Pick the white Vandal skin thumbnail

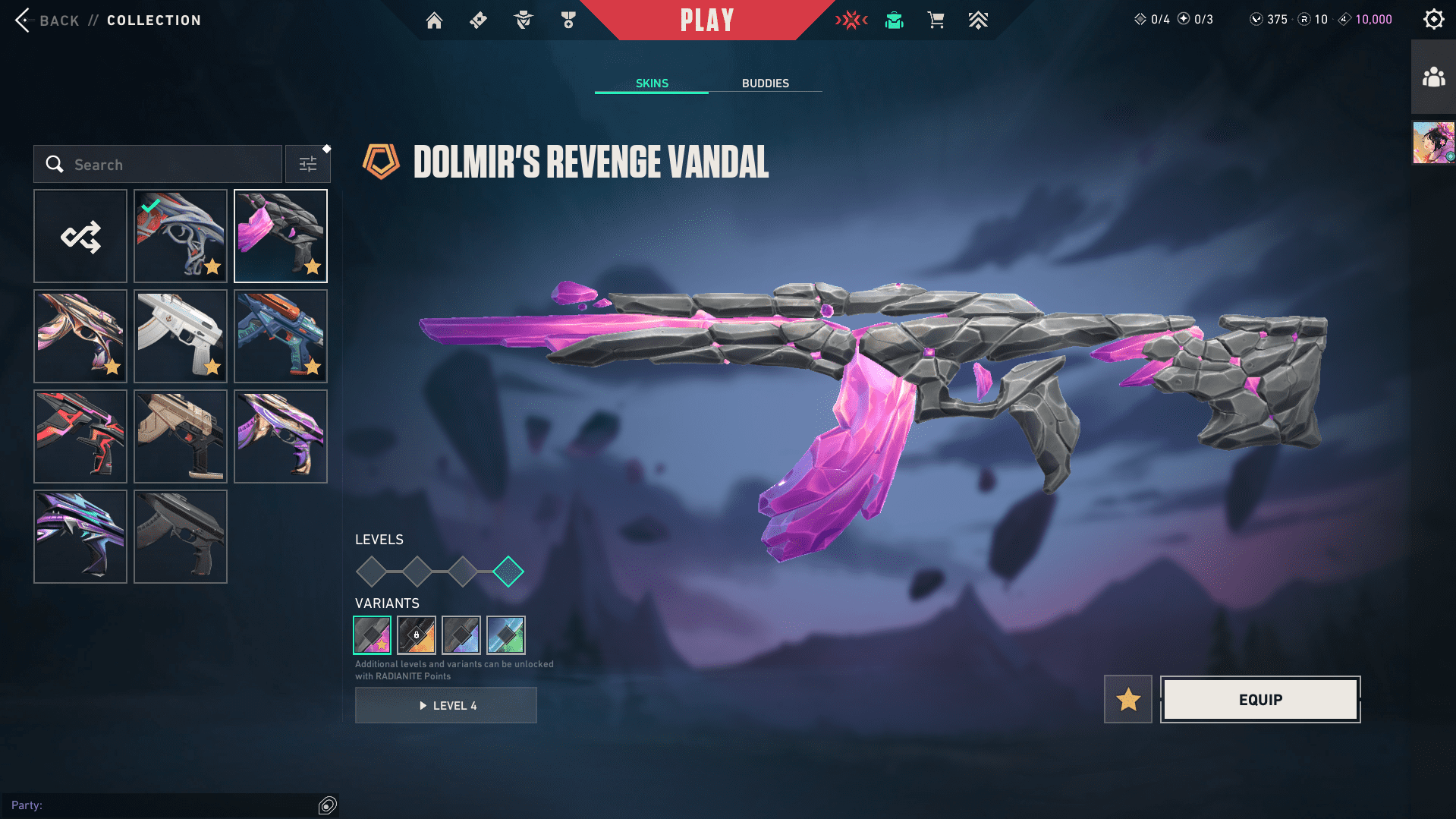[181, 337]
